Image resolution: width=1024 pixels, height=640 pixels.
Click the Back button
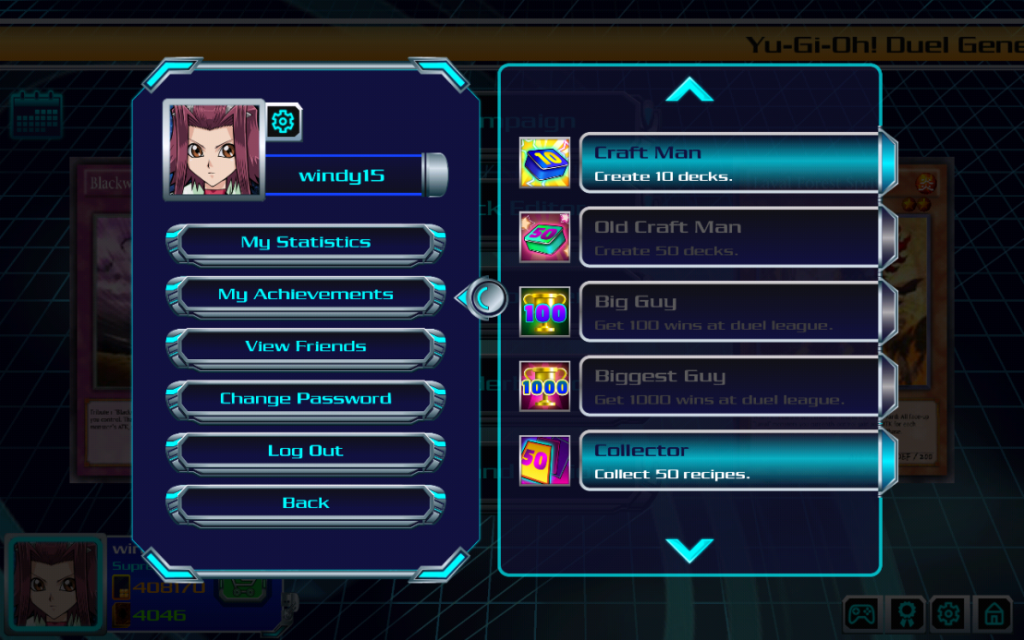pos(305,503)
